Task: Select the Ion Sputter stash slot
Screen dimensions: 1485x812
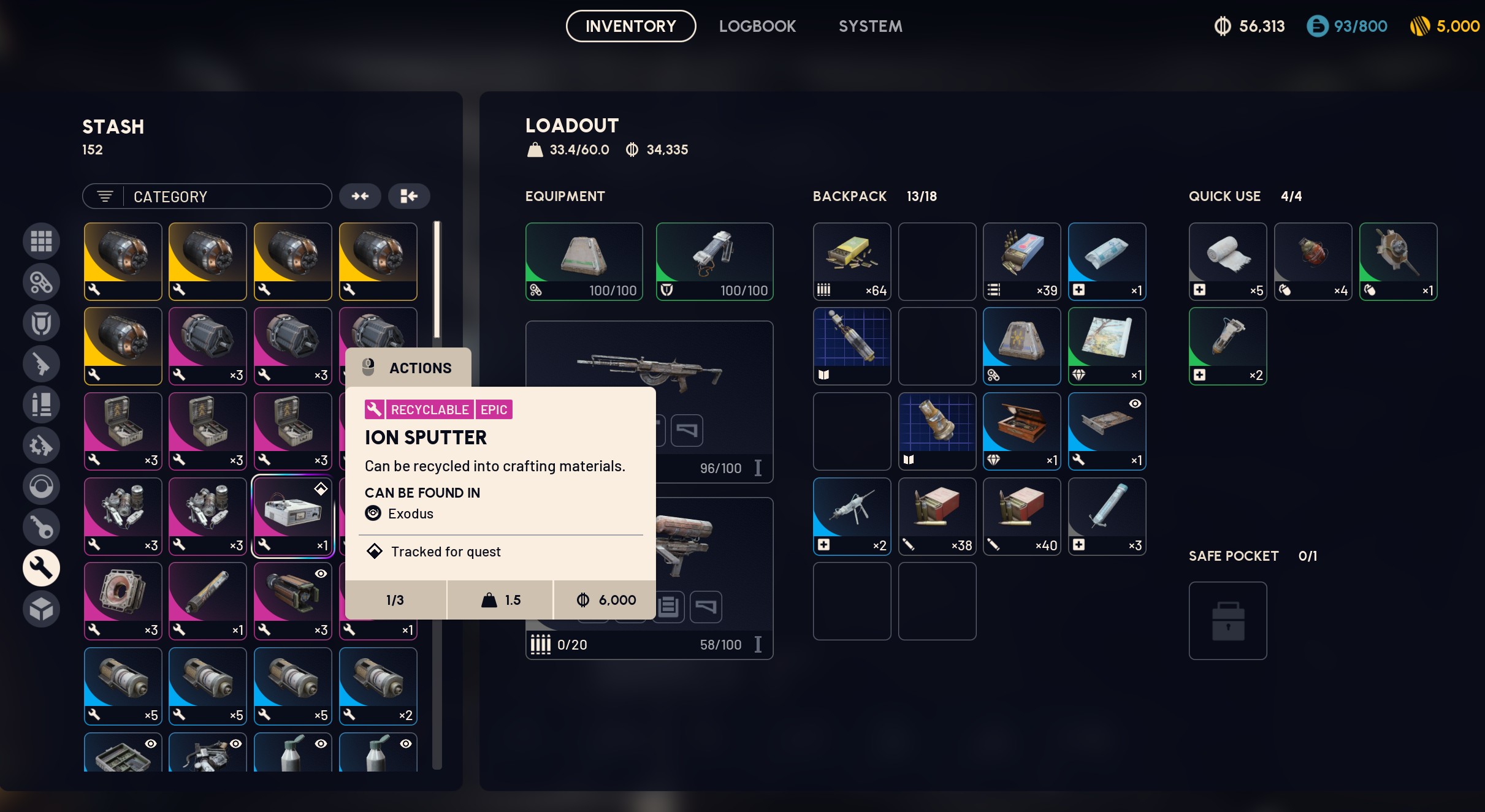Action: click(x=292, y=516)
